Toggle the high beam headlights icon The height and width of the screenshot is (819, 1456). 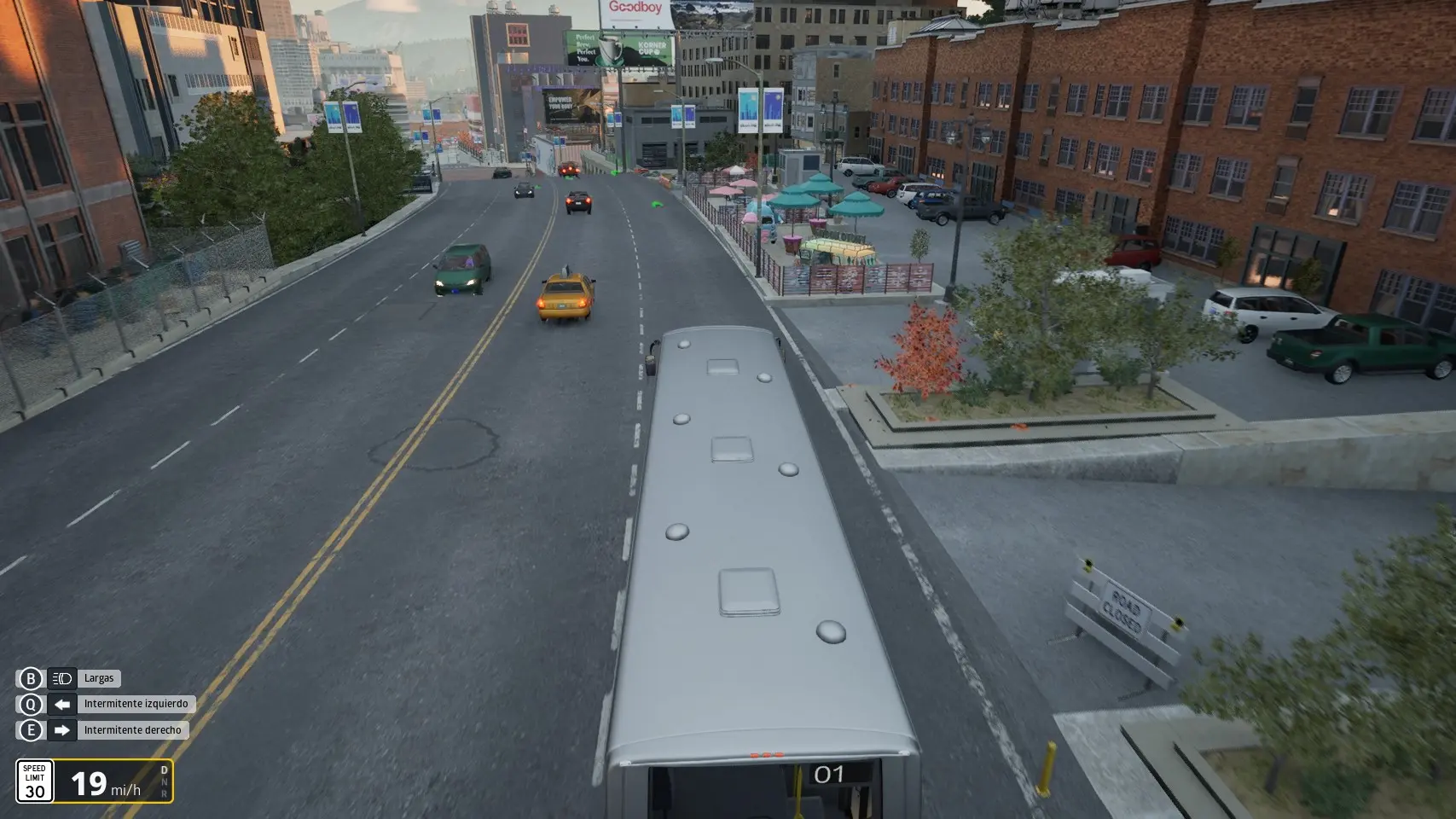click(61, 679)
